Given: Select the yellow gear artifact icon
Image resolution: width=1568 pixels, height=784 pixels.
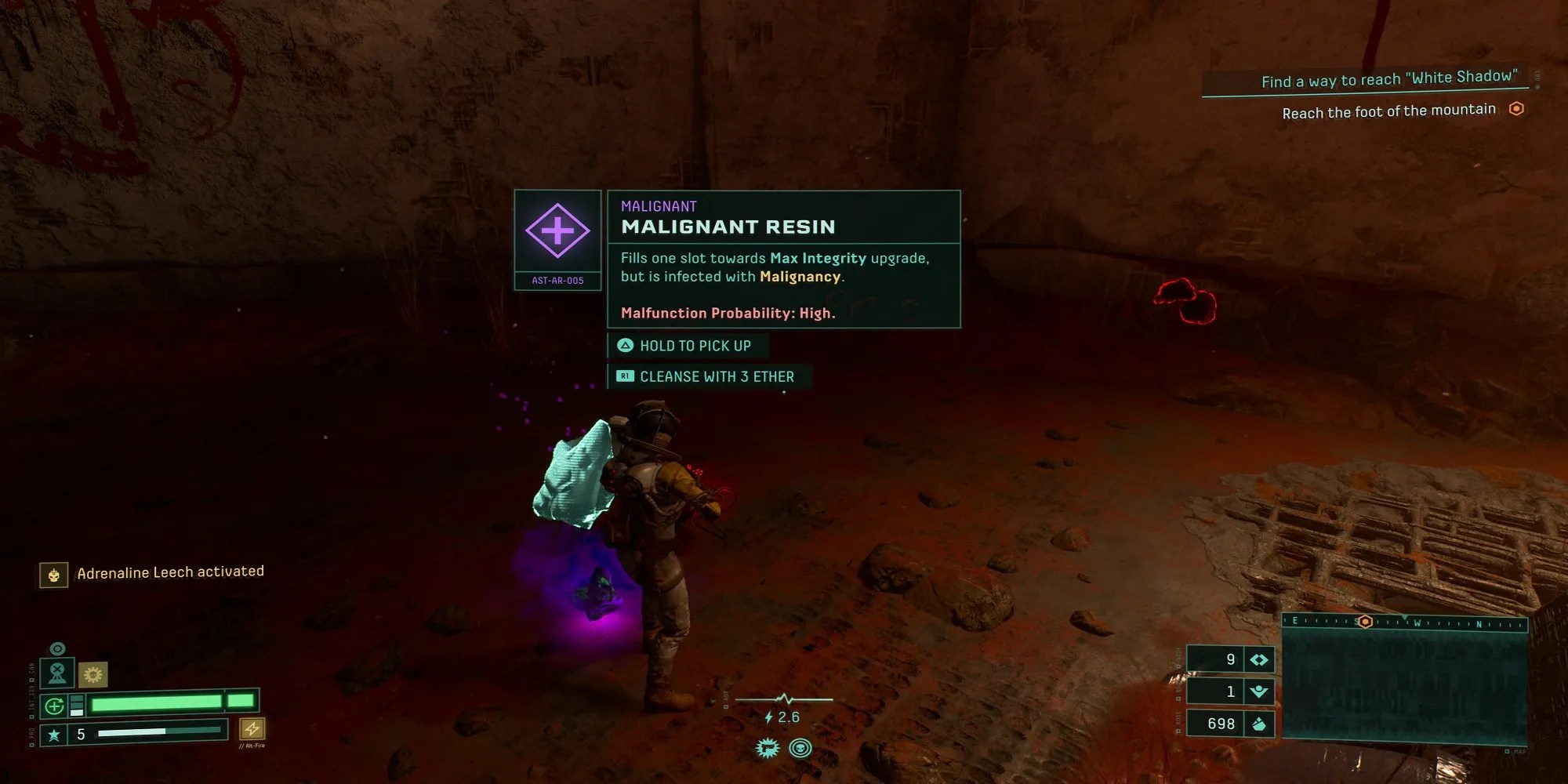Looking at the screenshot, I should click(93, 674).
